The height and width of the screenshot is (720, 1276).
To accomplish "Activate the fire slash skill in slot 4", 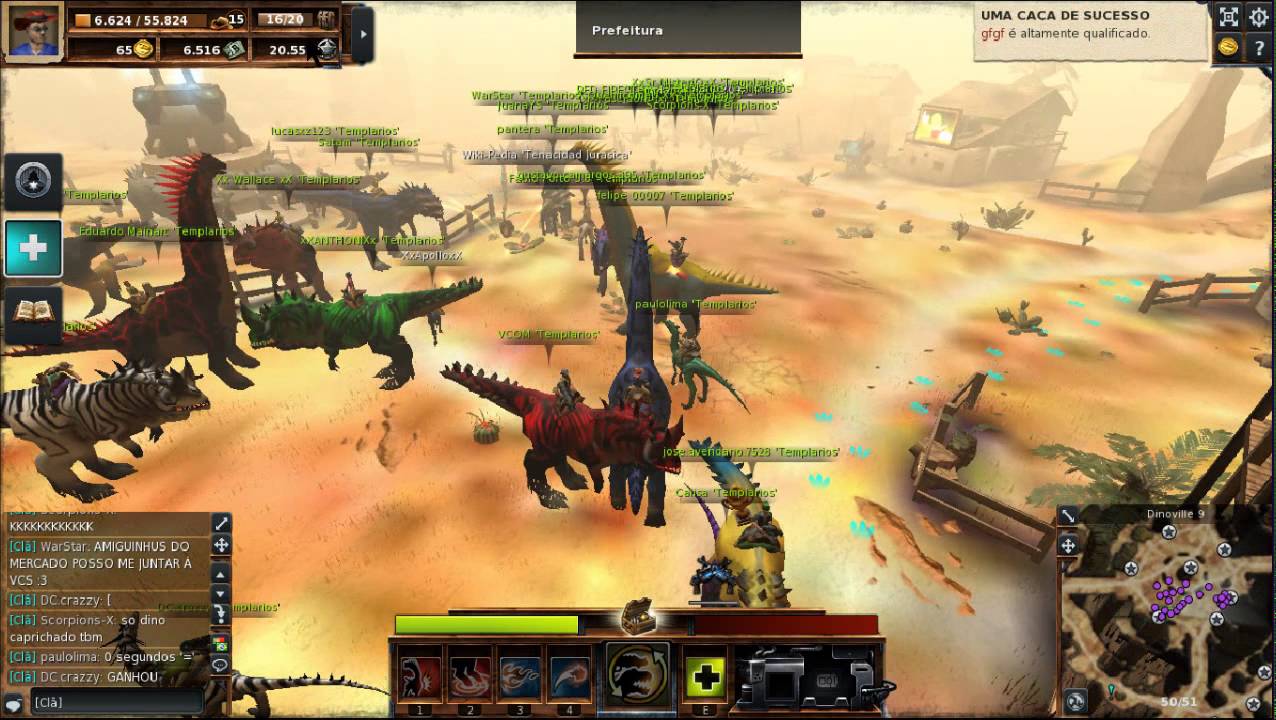I will 569,677.
